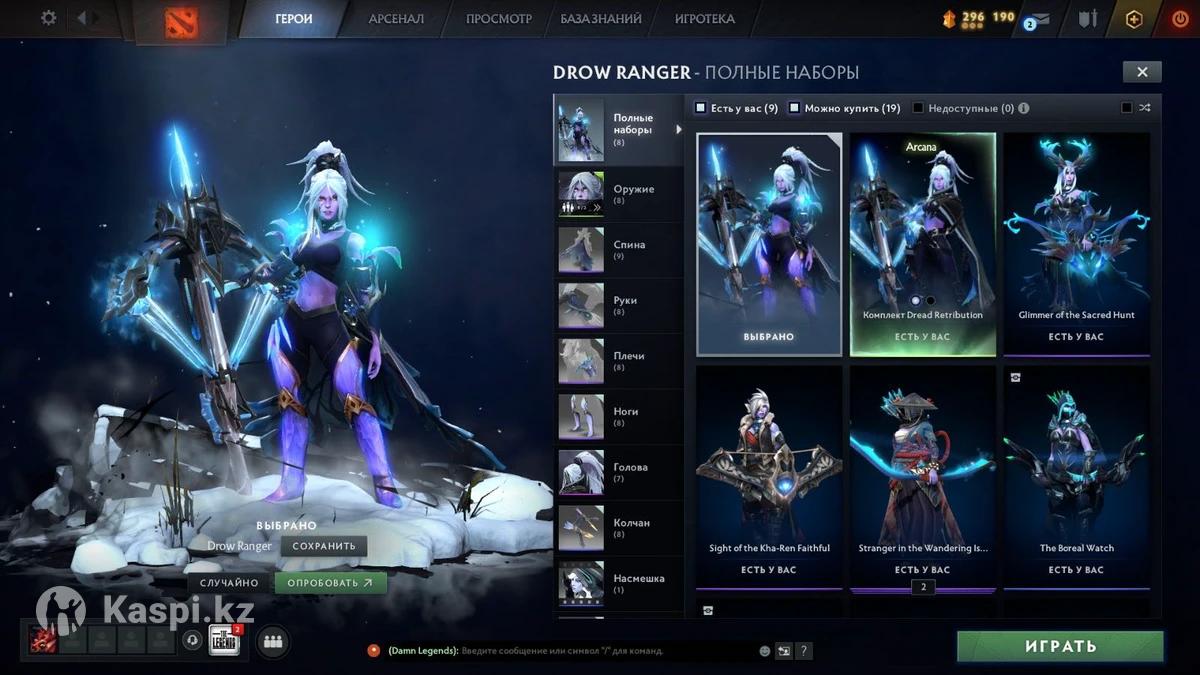Click the Опробовать demo button
The height and width of the screenshot is (675, 1200).
tap(330, 583)
